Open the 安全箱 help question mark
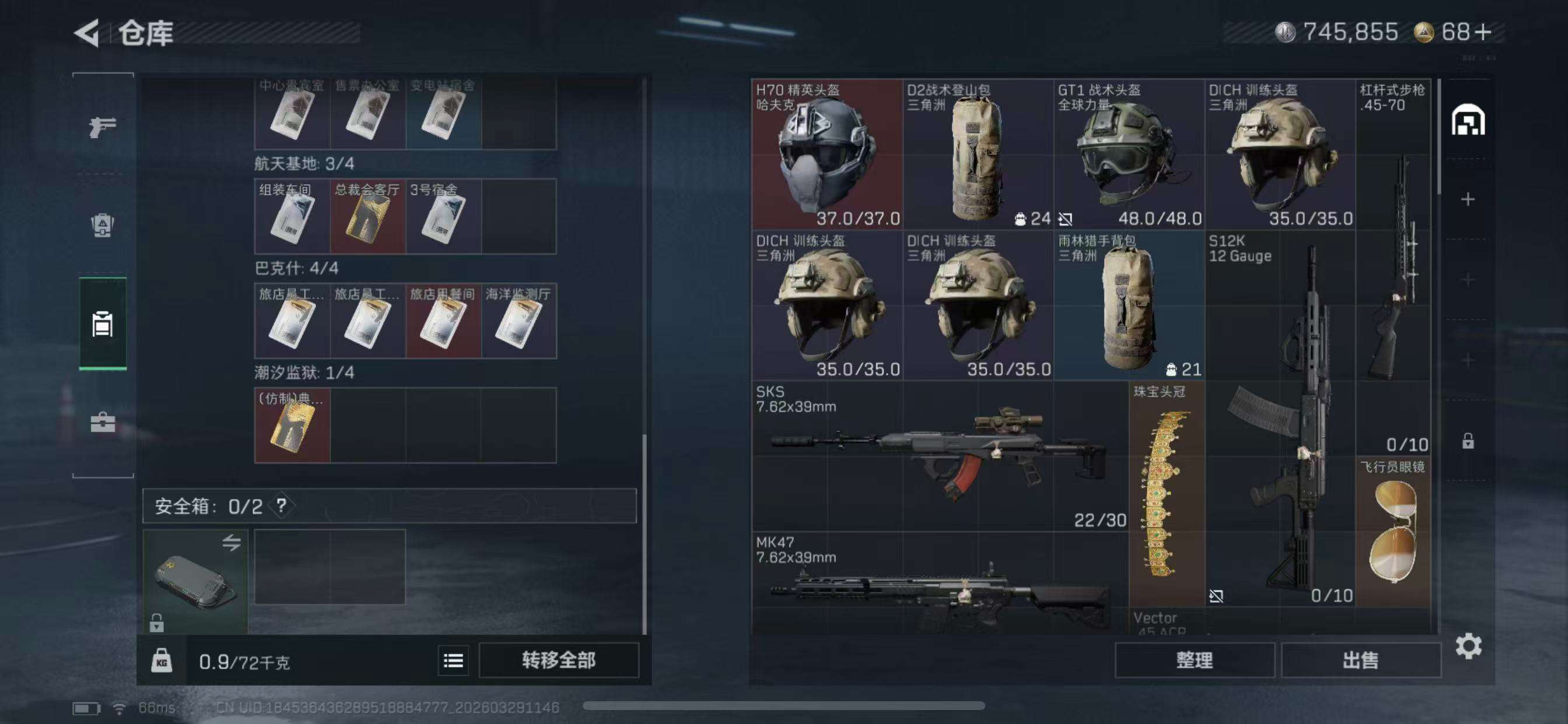This screenshot has width=1568, height=724. pyautogui.click(x=281, y=505)
